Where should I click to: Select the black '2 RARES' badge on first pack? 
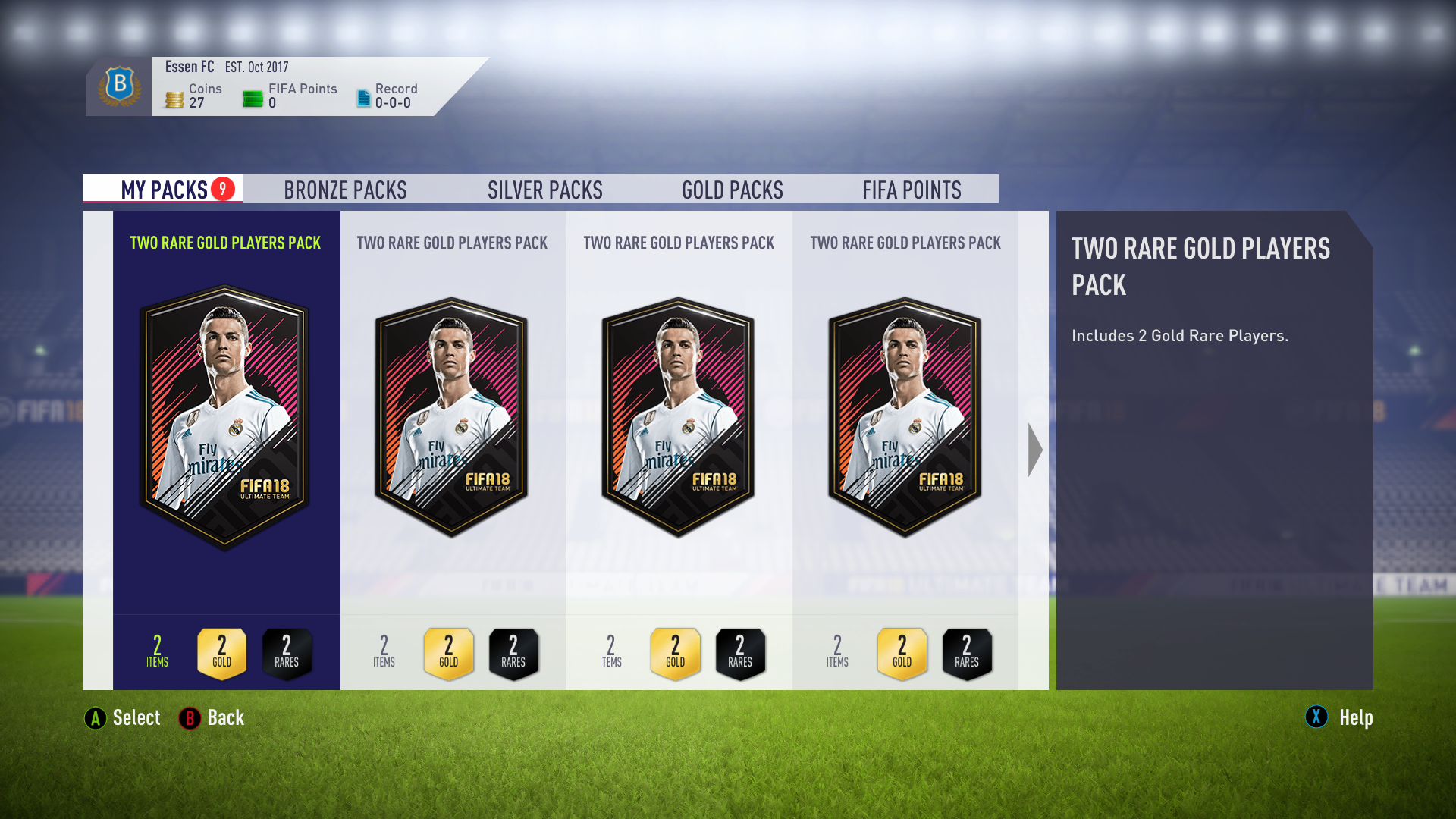pyautogui.click(x=287, y=653)
